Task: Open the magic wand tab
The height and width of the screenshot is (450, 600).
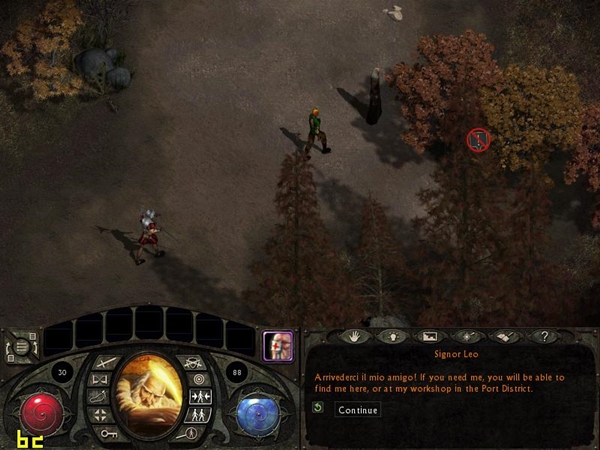Action: (468, 337)
